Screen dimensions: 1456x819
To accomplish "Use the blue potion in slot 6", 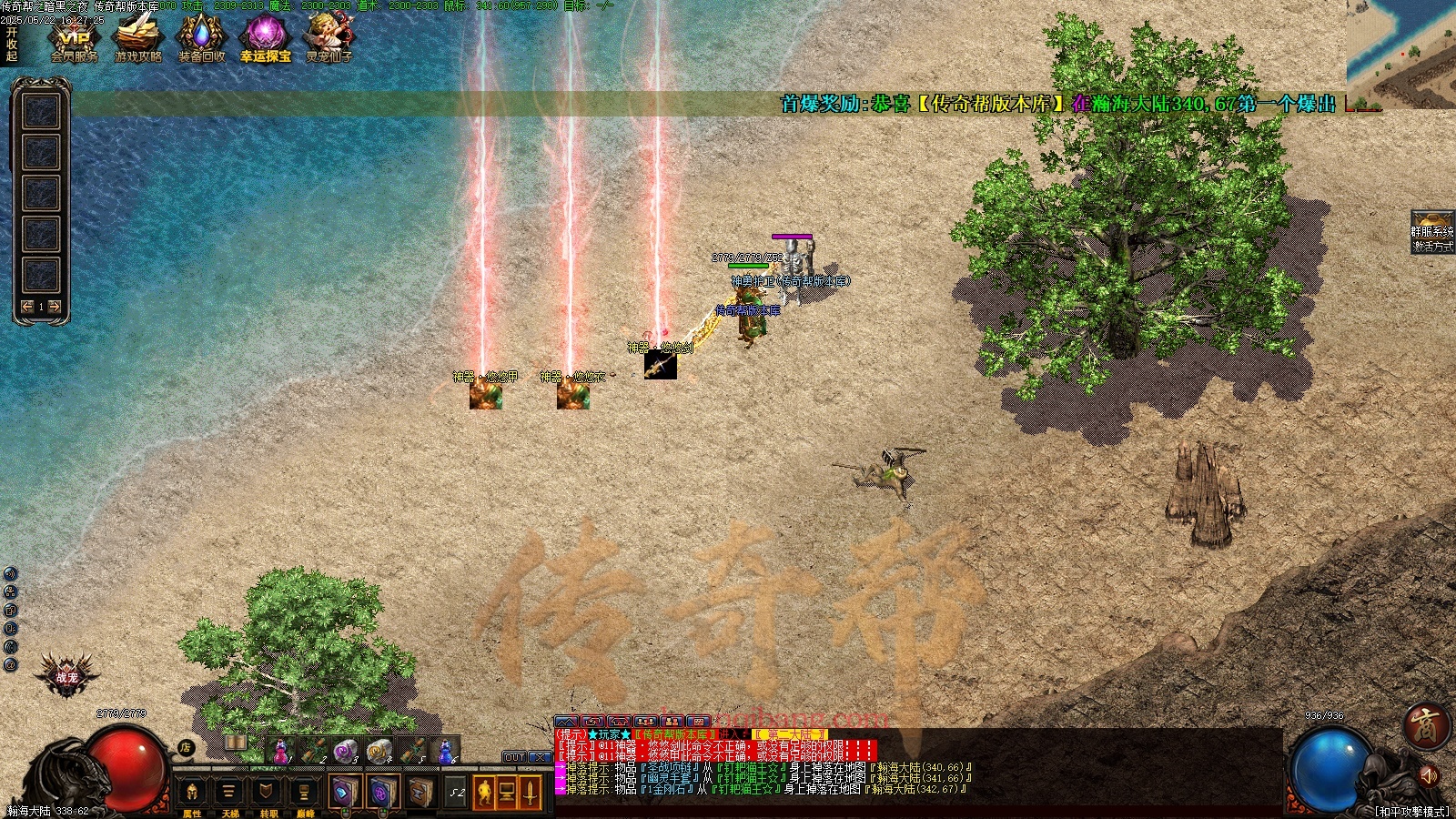I will [x=444, y=752].
